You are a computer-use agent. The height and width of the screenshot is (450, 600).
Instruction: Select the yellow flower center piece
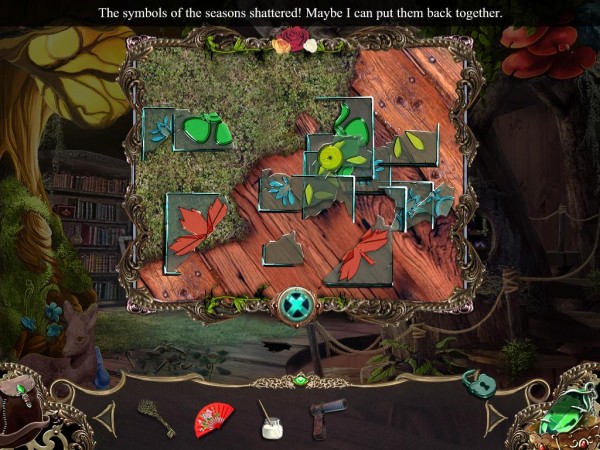[331, 156]
